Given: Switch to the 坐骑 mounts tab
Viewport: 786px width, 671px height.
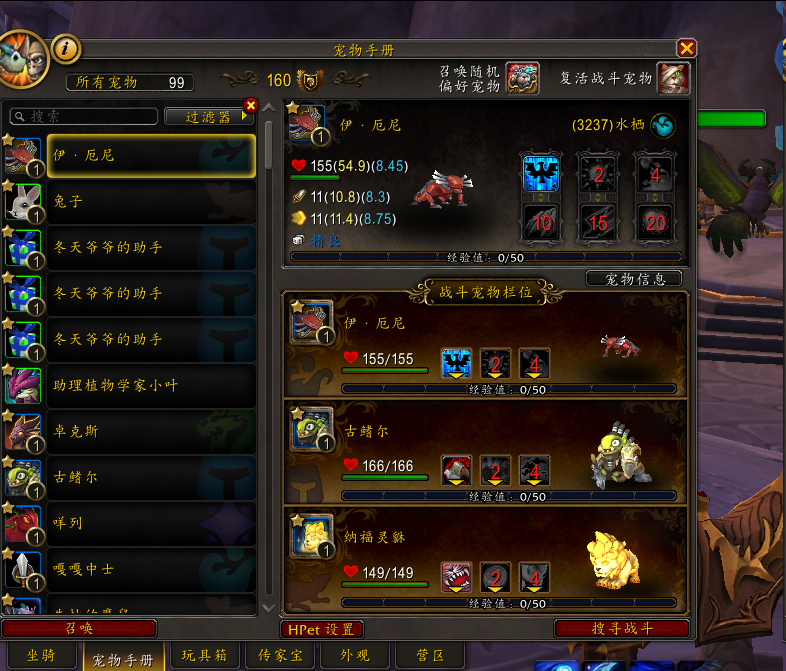Looking at the screenshot, I should click(40, 656).
